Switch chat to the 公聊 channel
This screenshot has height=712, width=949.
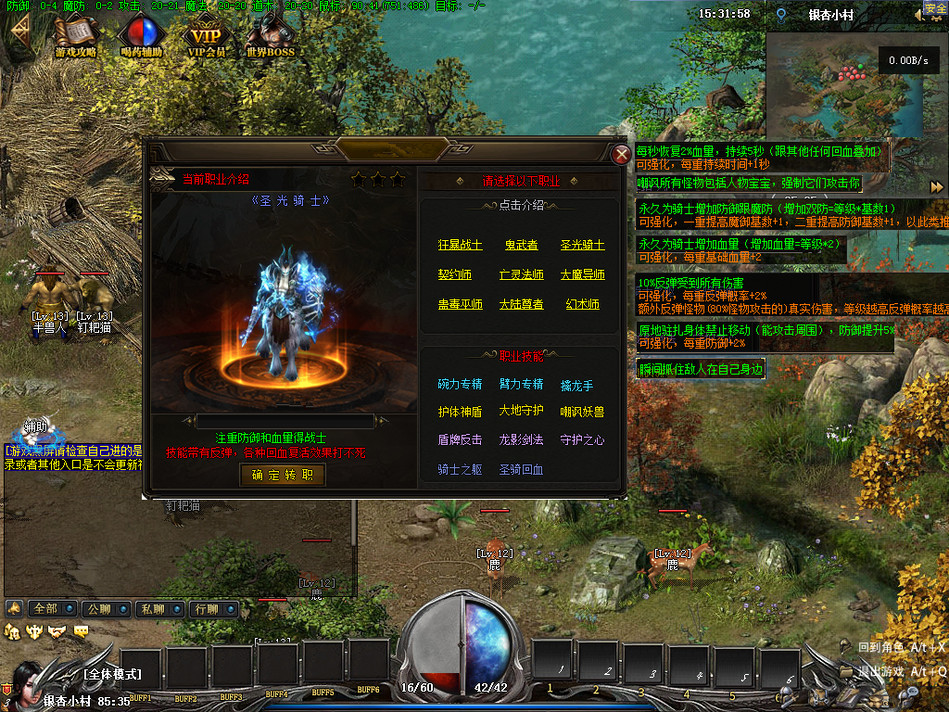click(x=99, y=608)
